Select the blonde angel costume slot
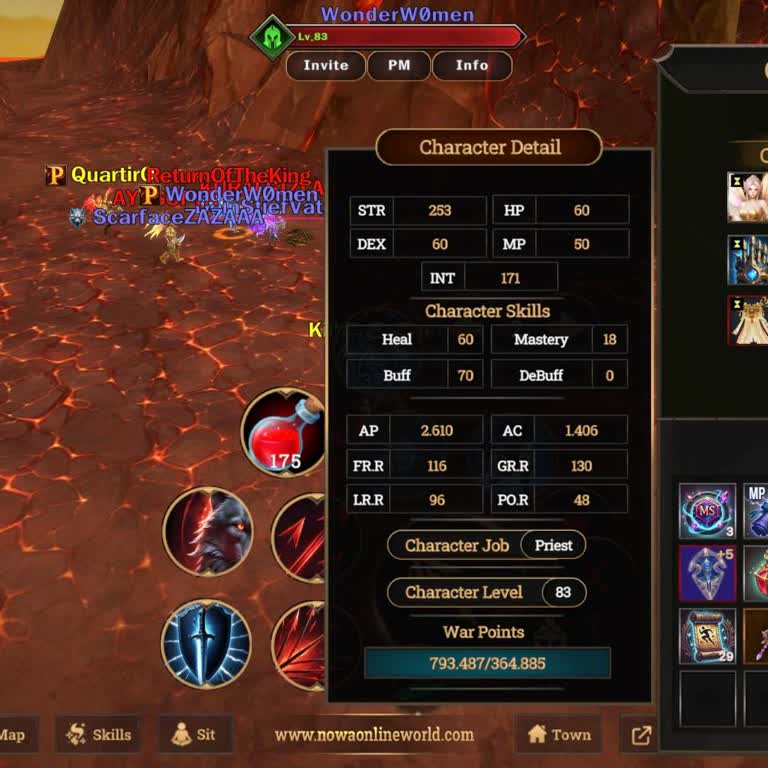The width and height of the screenshot is (768, 768). click(749, 197)
